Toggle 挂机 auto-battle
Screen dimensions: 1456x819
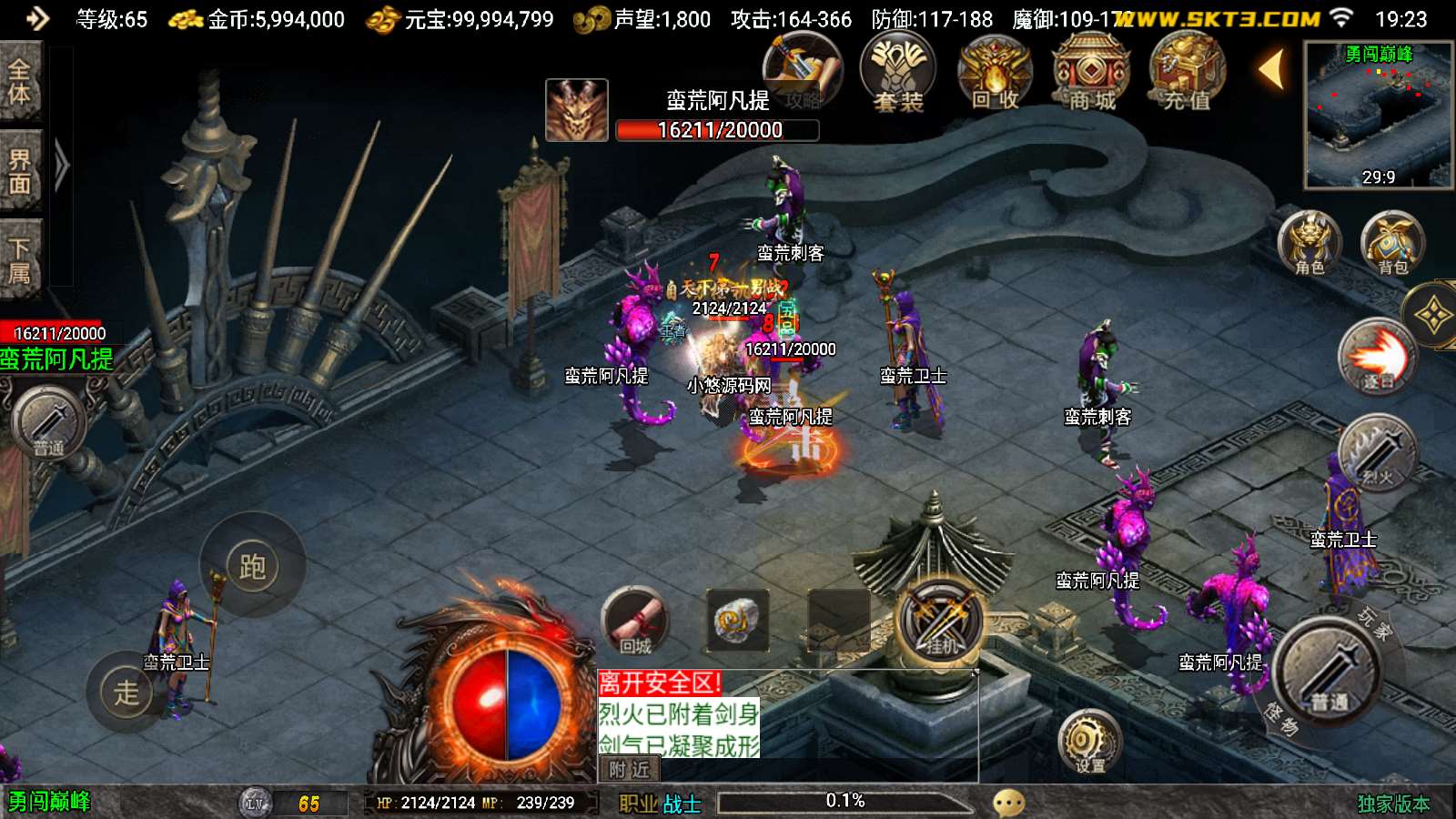coord(941,622)
